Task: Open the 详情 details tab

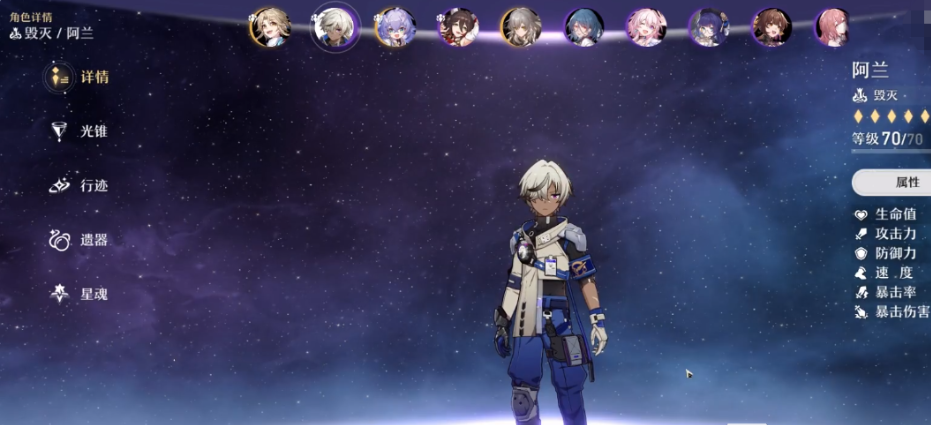Action: pos(78,77)
